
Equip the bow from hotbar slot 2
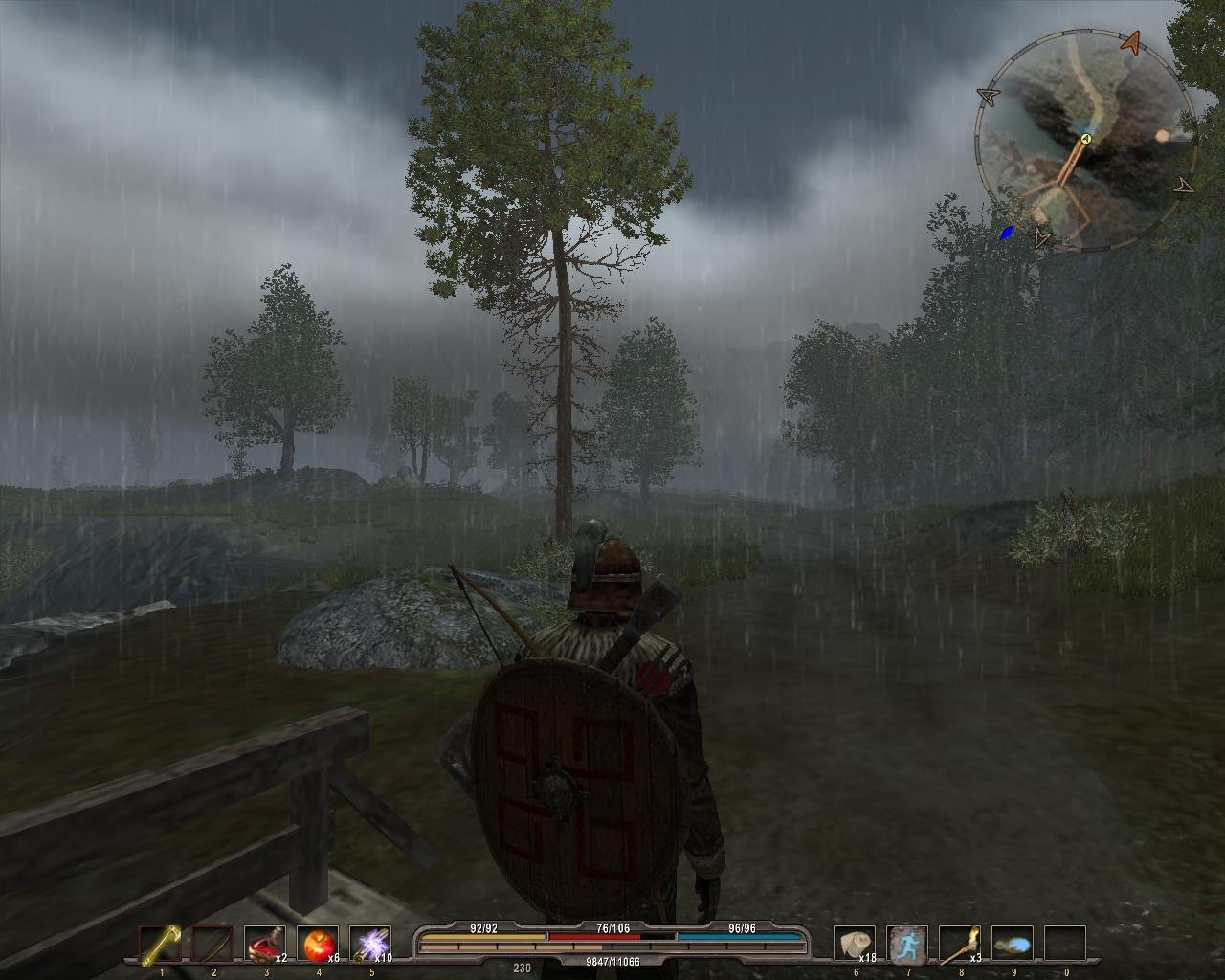coord(212,946)
